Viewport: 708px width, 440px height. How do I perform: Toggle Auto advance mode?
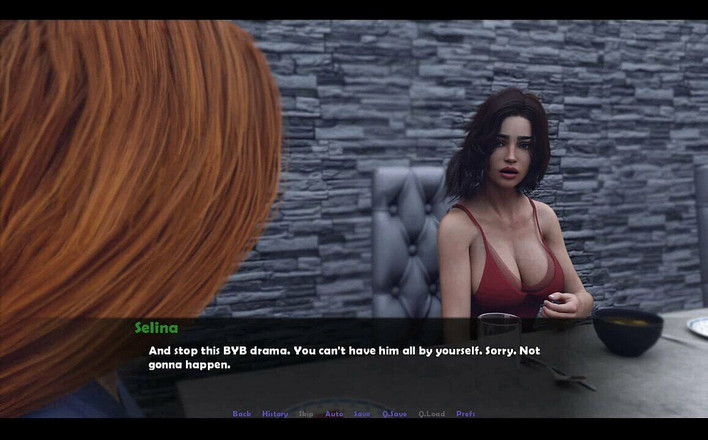coord(334,413)
